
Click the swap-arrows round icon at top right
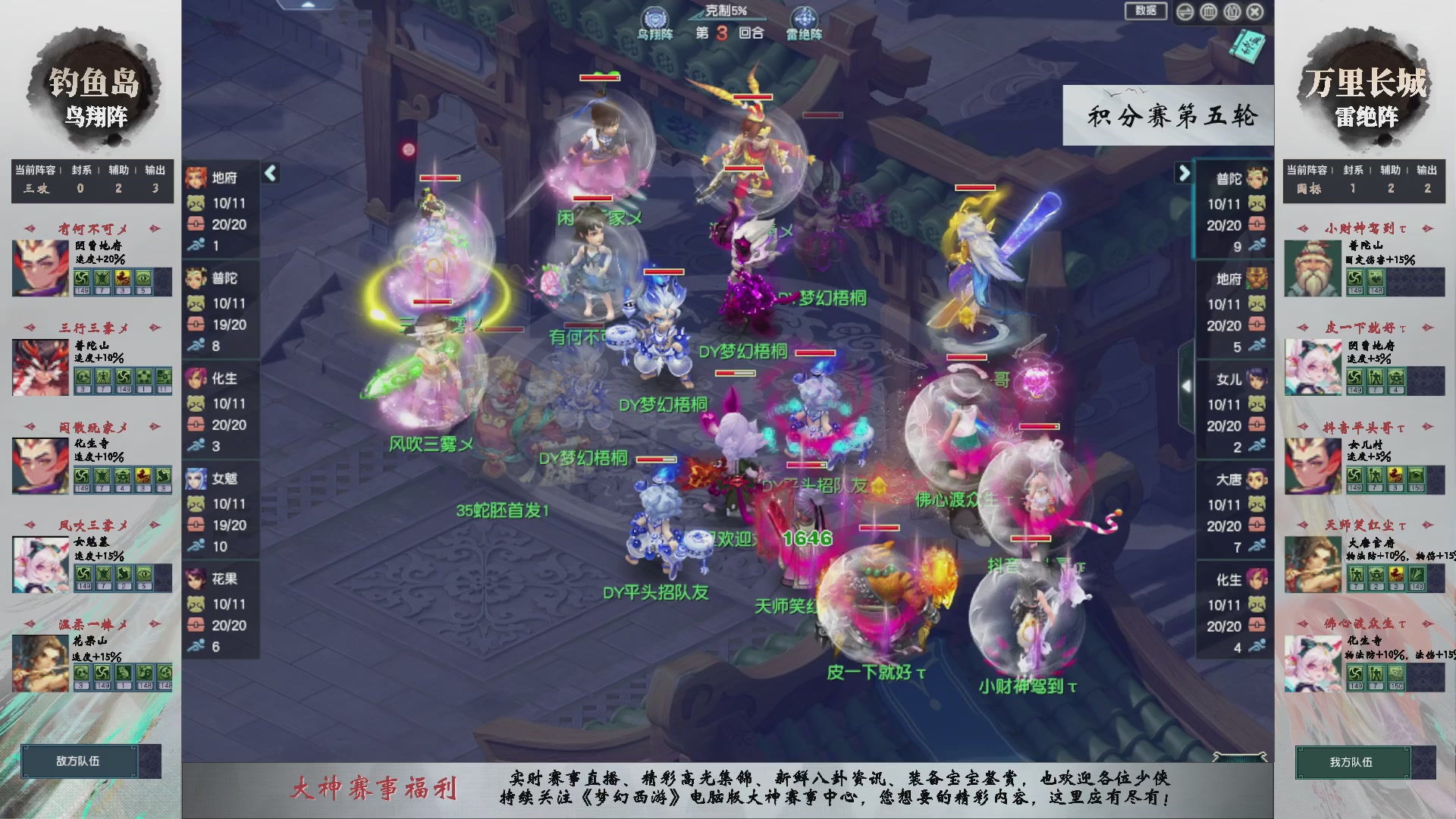1185,11
